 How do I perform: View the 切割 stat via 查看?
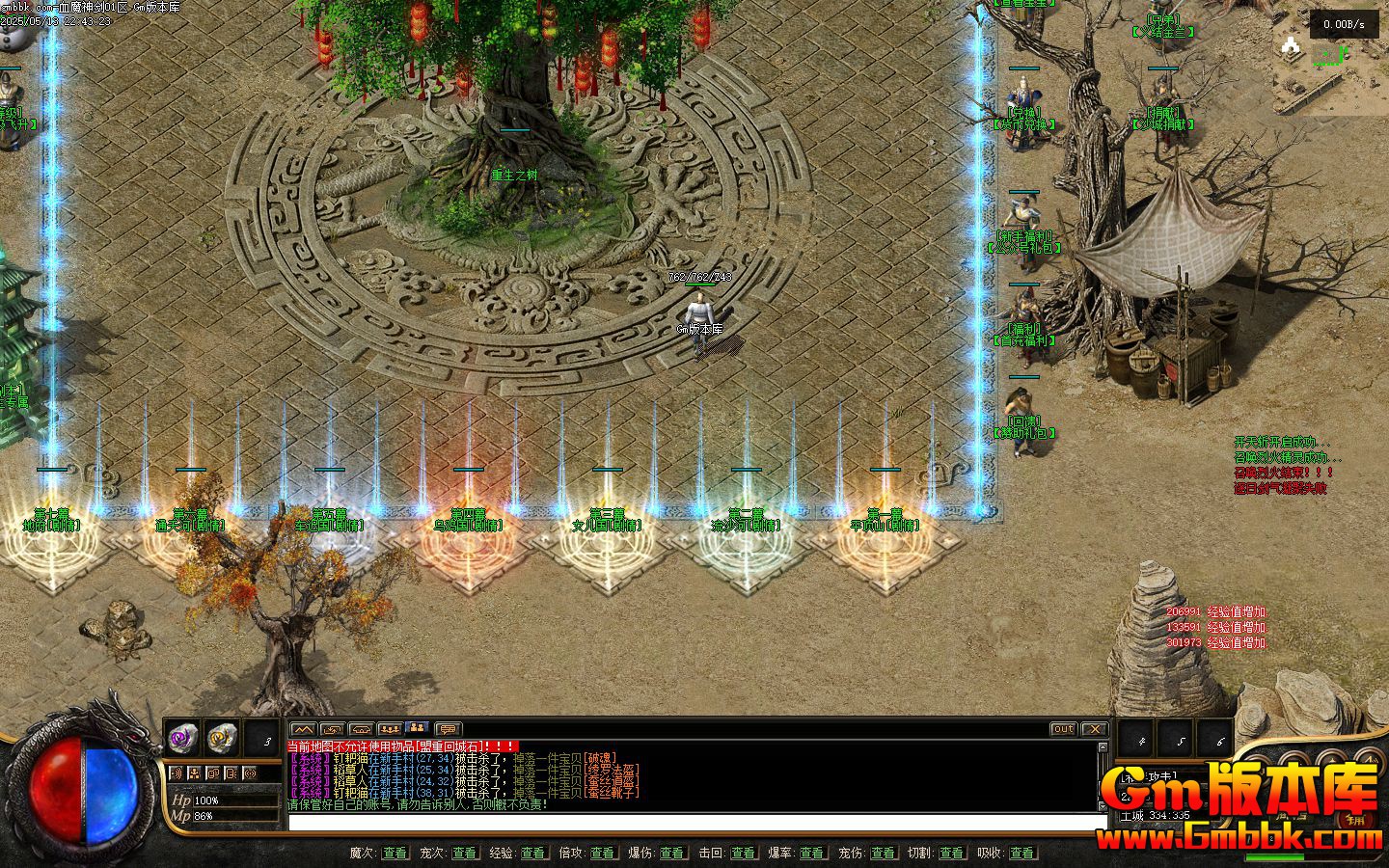(951, 853)
